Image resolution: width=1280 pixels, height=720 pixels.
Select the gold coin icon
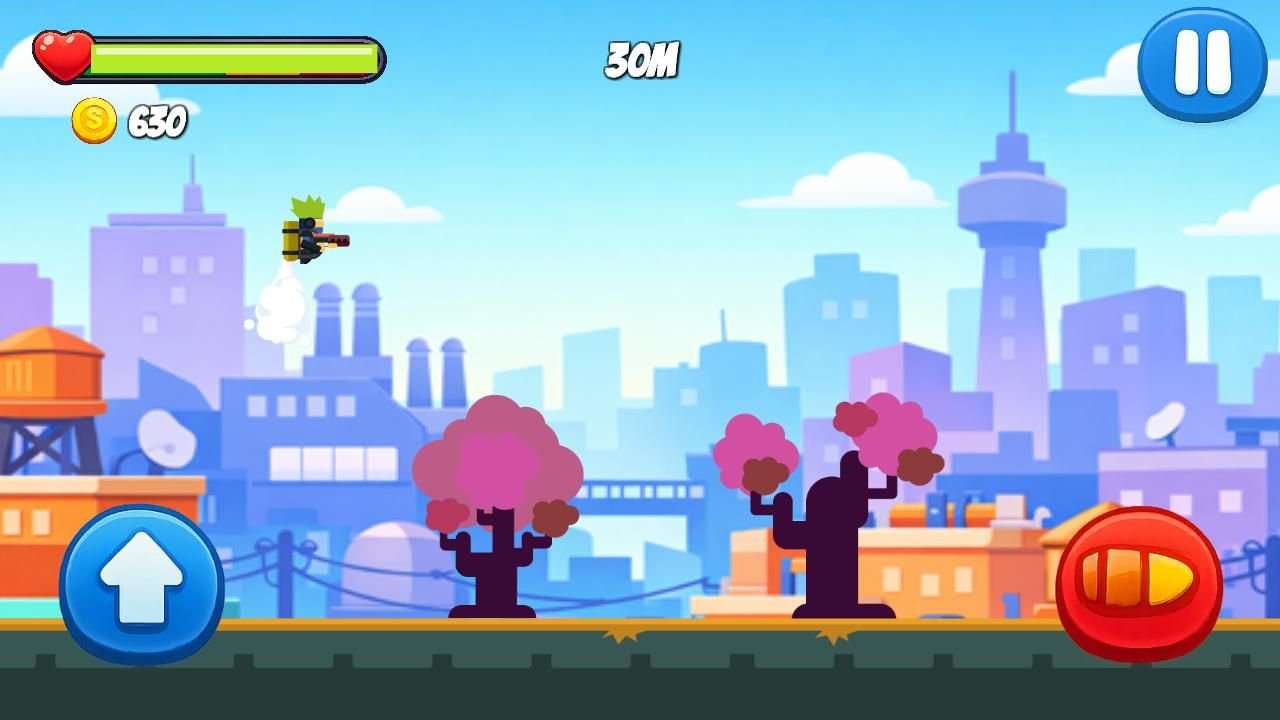click(91, 122)
